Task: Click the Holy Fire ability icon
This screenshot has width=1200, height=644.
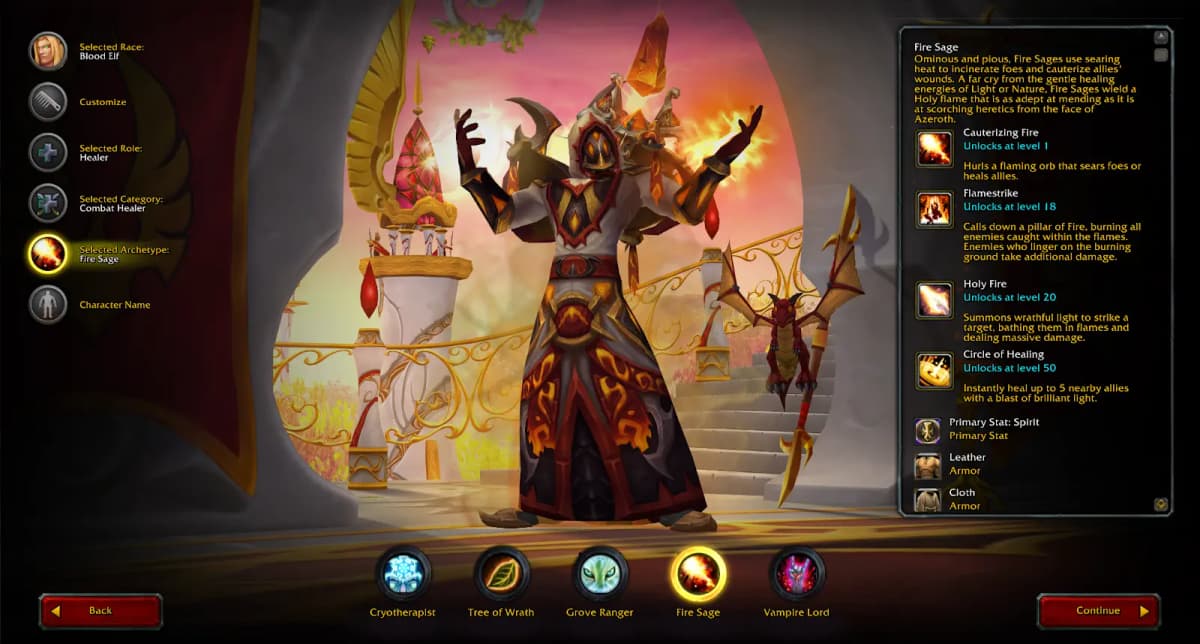Action: pos(935,299)
